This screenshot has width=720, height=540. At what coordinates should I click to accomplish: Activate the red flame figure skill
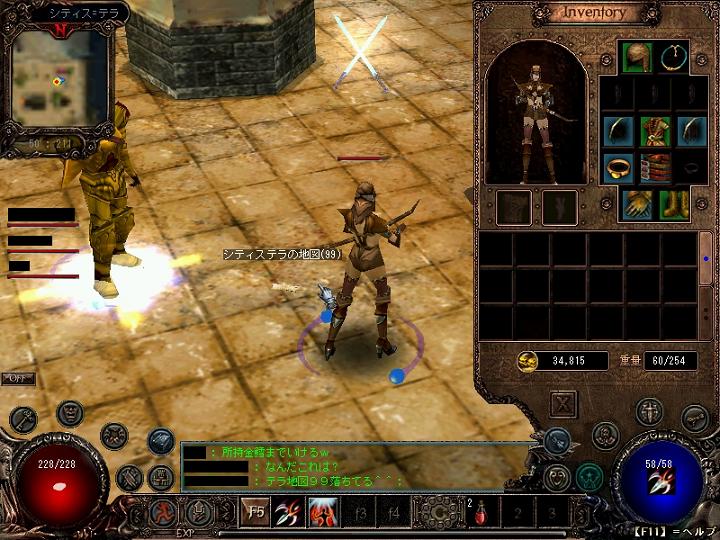323,514
